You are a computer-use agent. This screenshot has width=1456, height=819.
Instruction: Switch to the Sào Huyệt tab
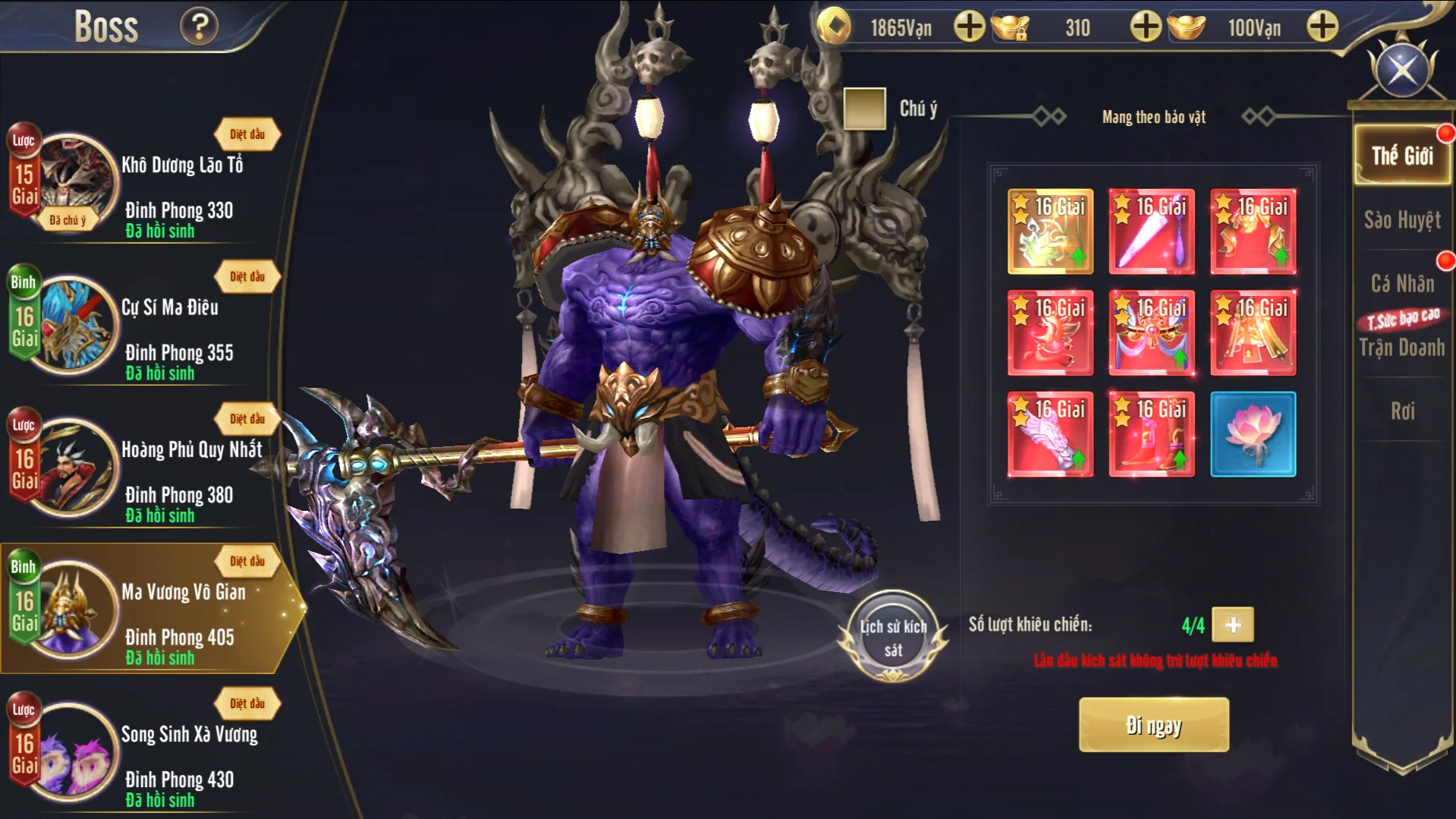[x=1401, y=220]
